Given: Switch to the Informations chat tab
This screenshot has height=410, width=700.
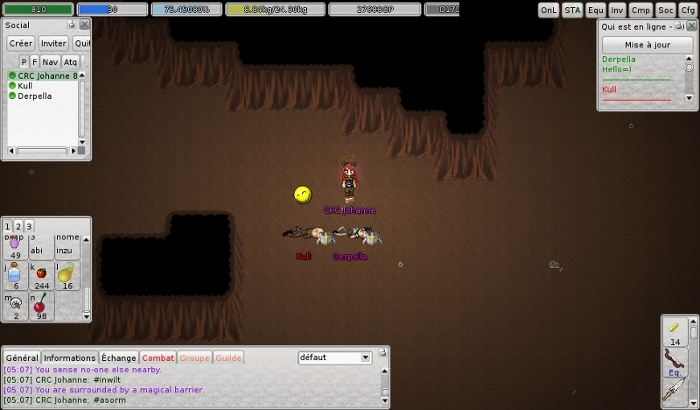Looking at the screenshot, I should click(70, 358).
